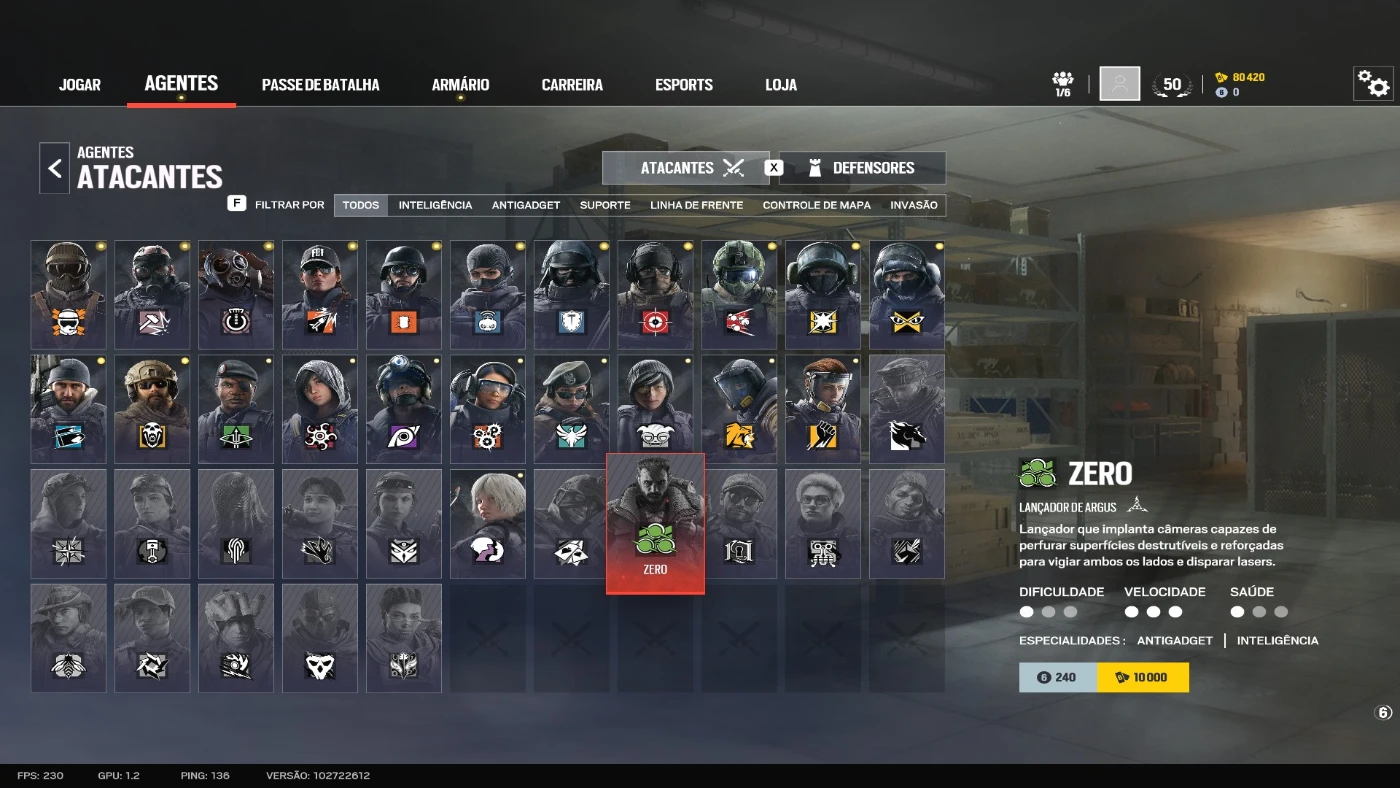The height and width of the screenshot is (788, 1400).
Task: Apply the Invasão filter
Action: [914, 205]
